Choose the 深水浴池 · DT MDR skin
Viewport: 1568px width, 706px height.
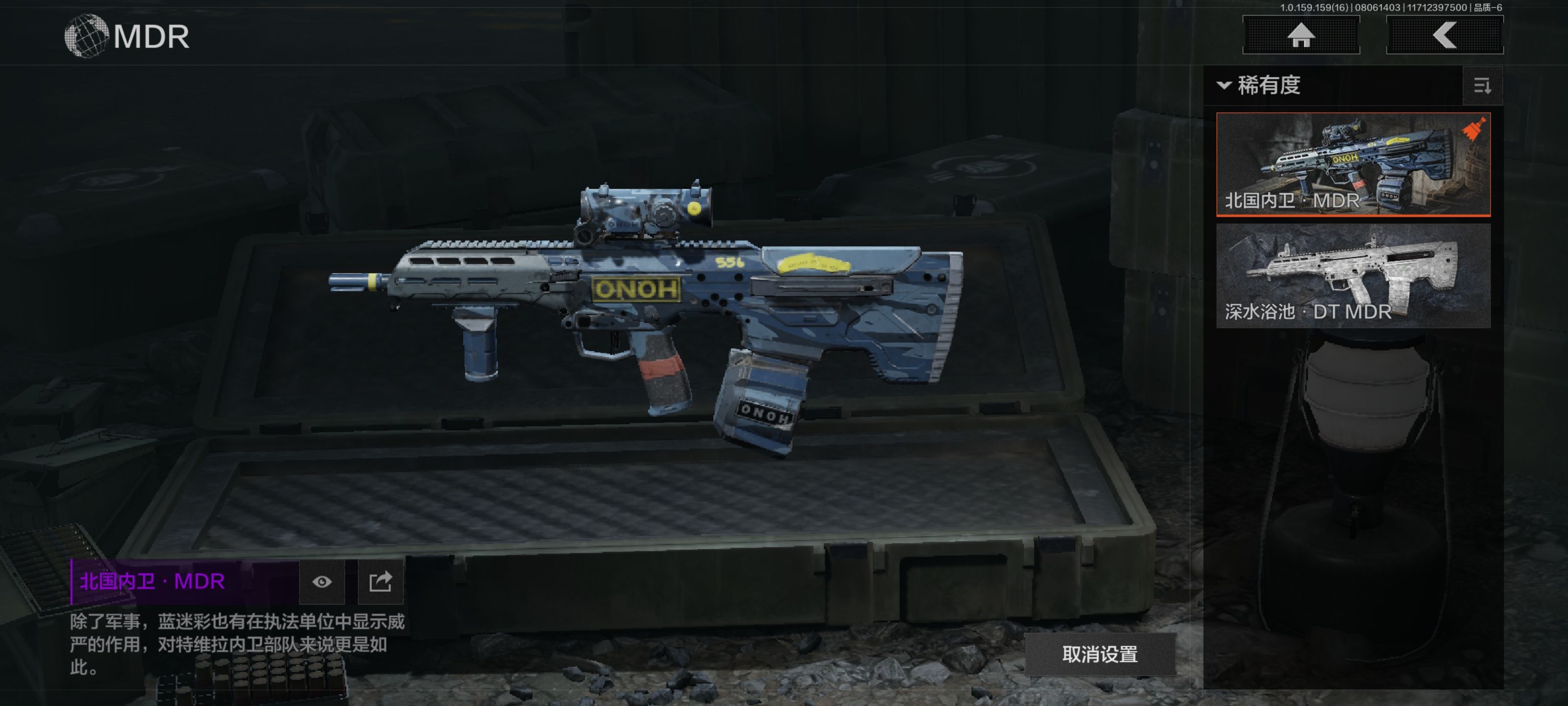[1353, 276]
